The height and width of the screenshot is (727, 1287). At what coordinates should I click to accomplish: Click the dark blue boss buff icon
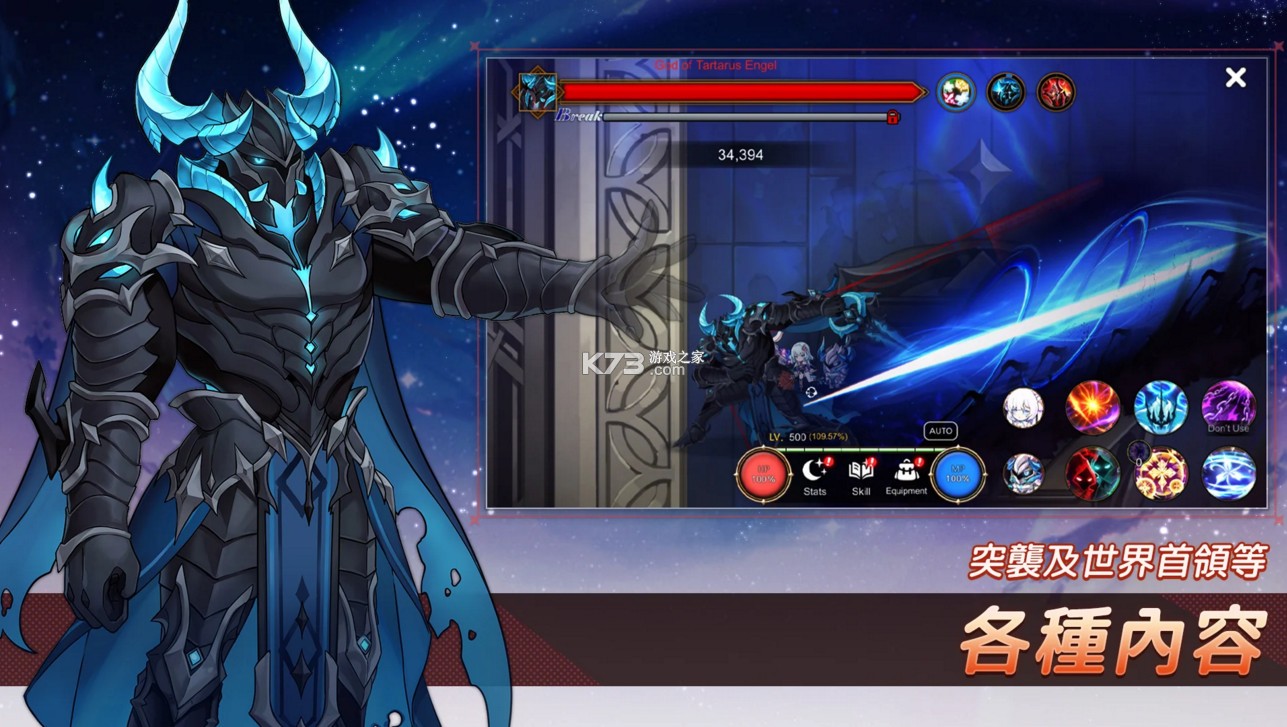click(1006, 92)
